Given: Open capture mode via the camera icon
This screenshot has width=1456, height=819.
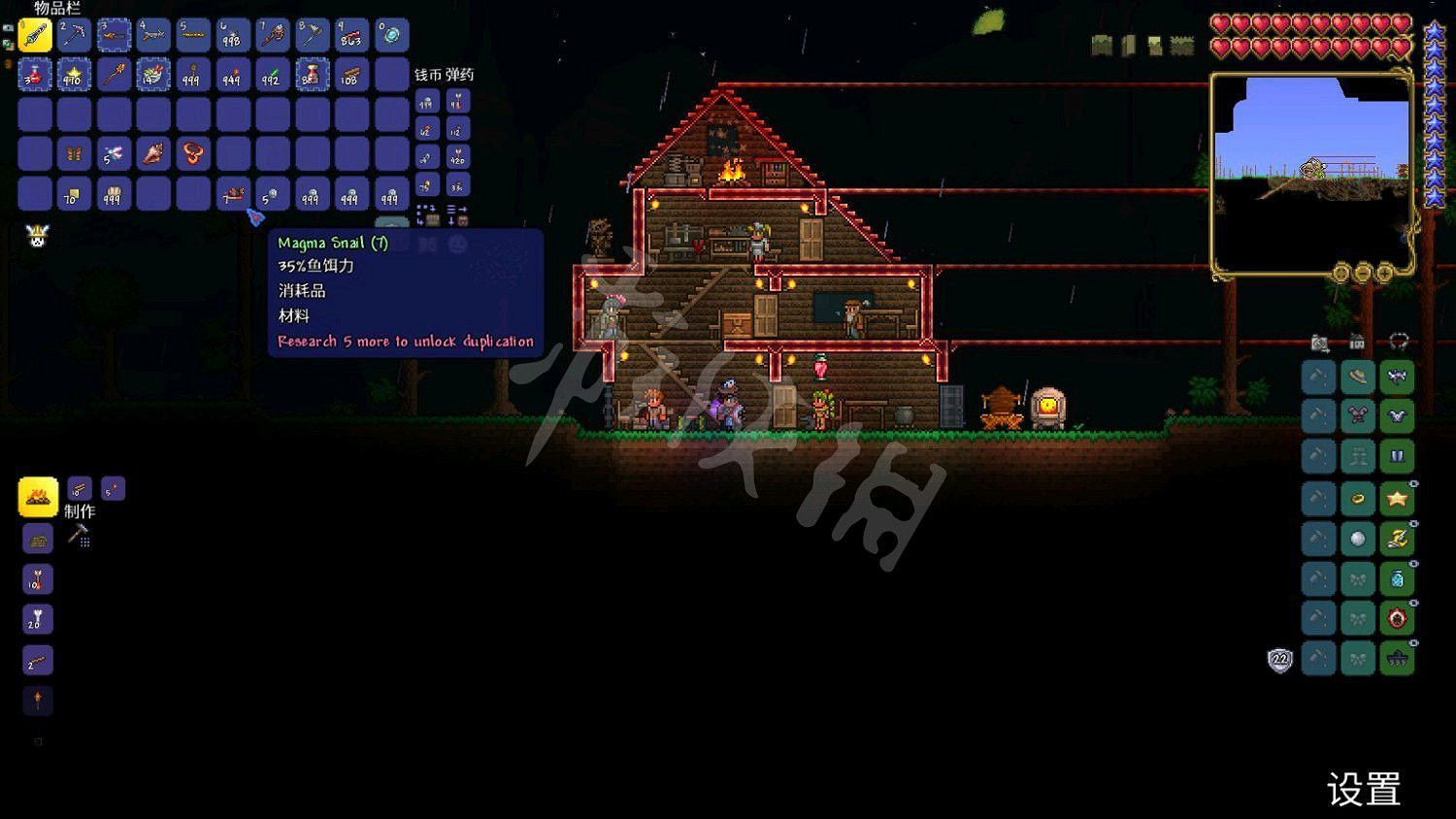Looking at the screenshot, I should [x=1320, y=342].
